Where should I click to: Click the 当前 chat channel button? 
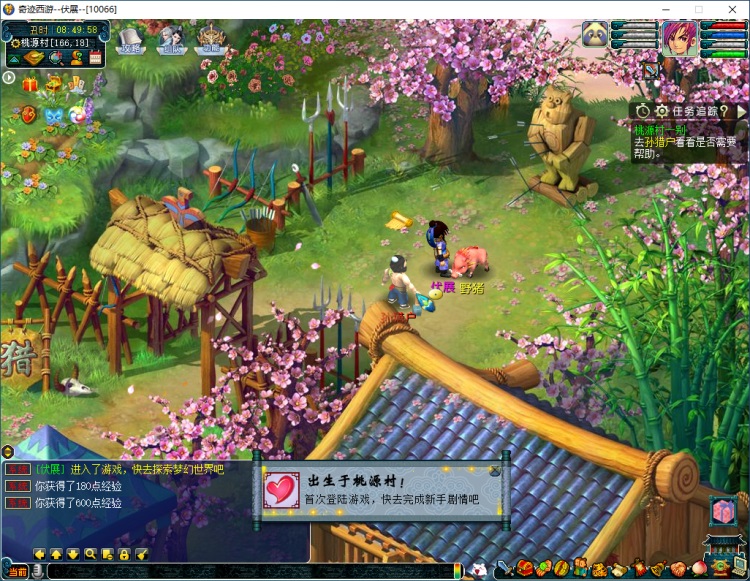[x=17, y=571]
